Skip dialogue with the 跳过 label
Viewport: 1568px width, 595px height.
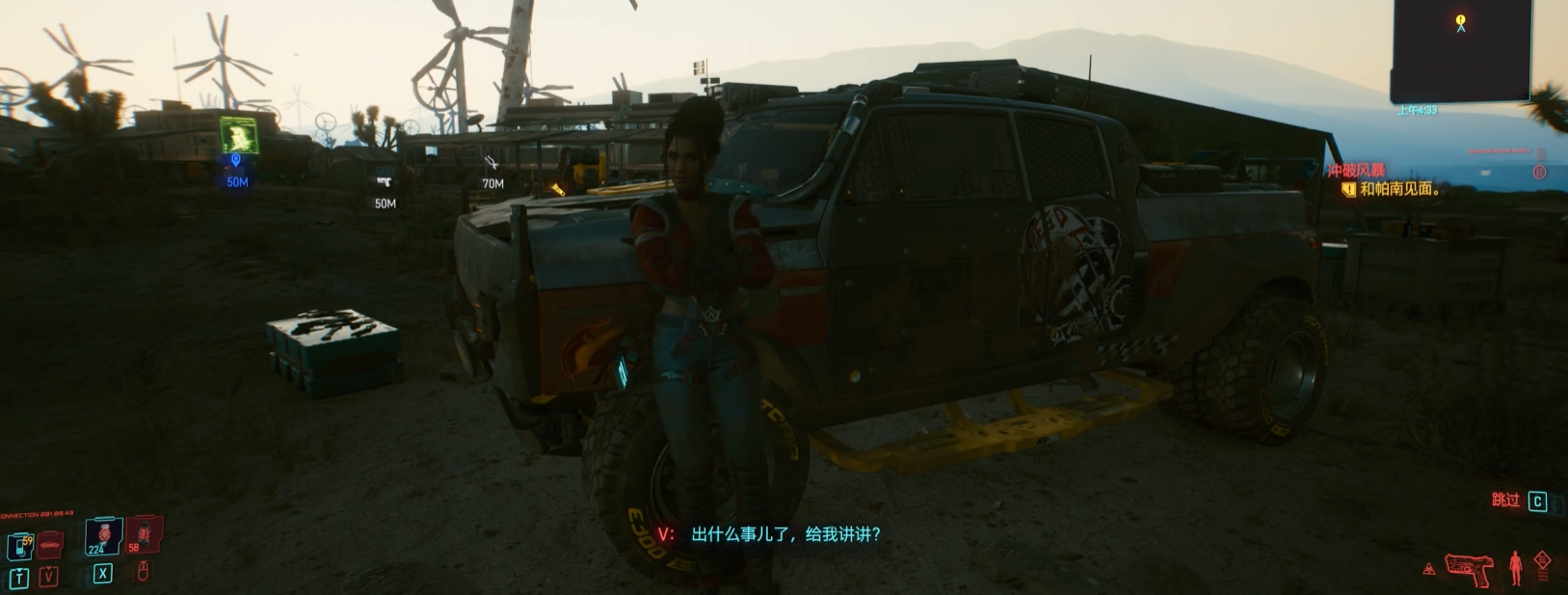(x=1505, y=500)
